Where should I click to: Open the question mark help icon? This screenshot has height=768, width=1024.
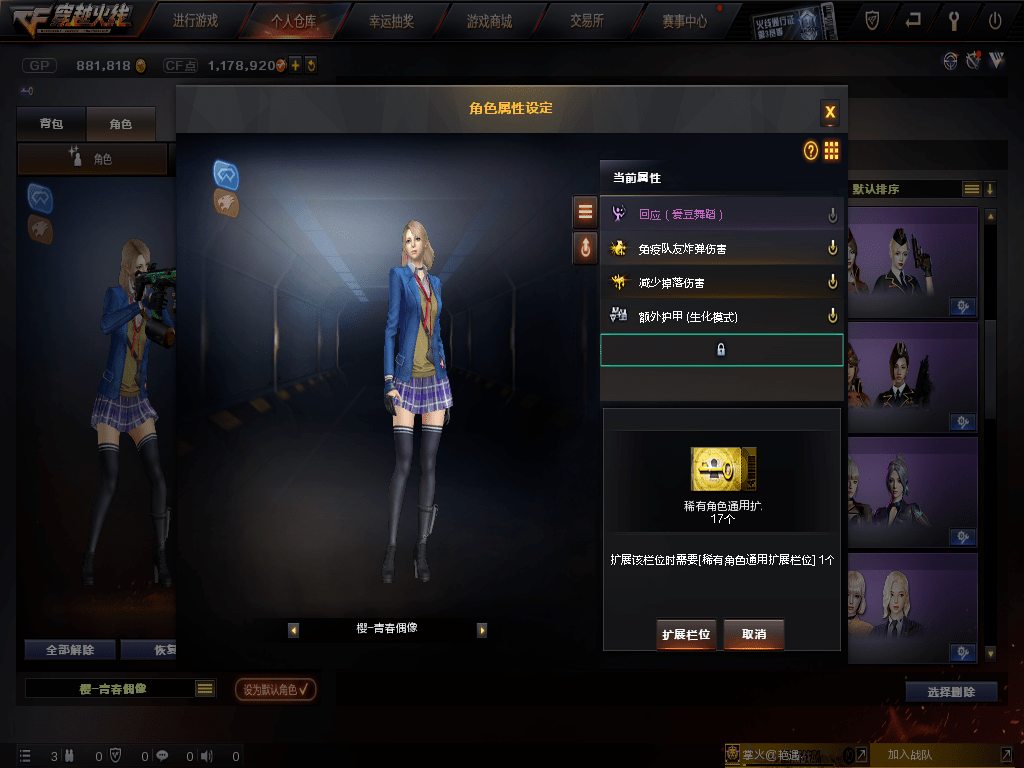(811, 151)
